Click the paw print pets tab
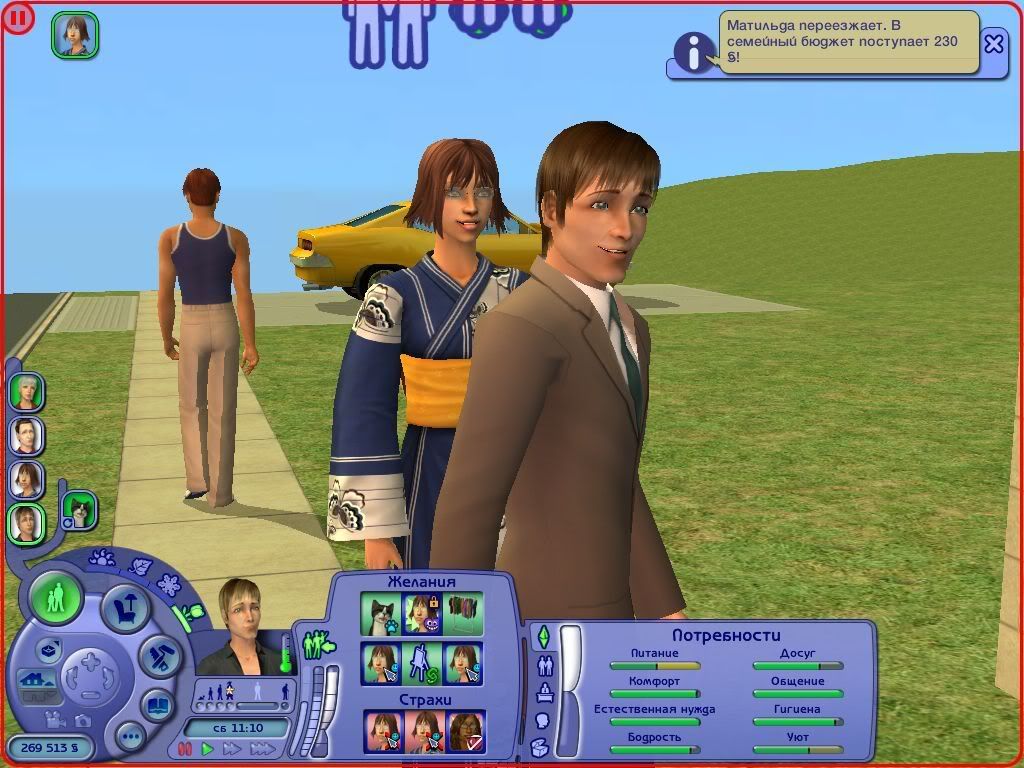Image resolution: width=1024 pixels, height=768 pixels. tap(102, 558)
